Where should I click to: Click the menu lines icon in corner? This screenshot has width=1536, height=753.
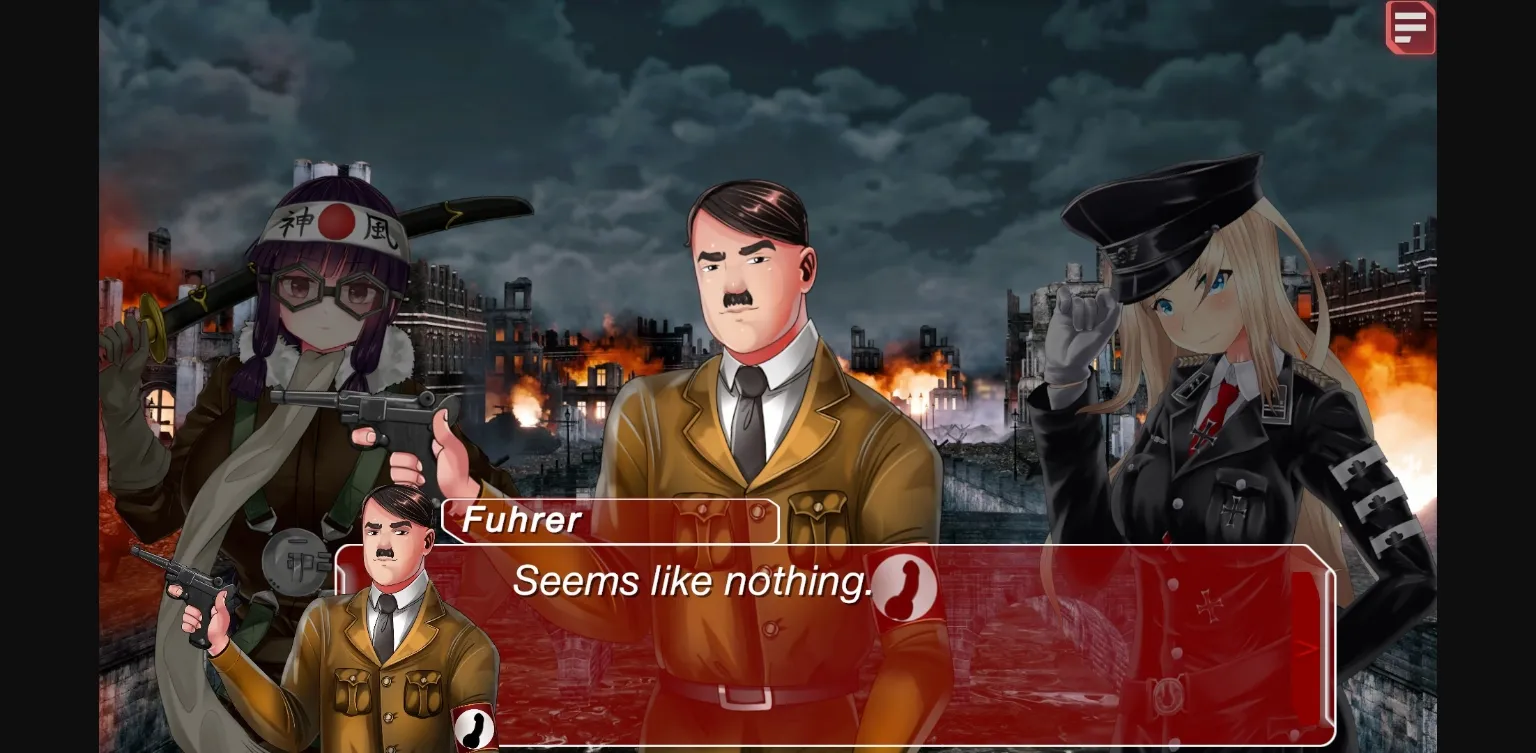pos(1411,27)
